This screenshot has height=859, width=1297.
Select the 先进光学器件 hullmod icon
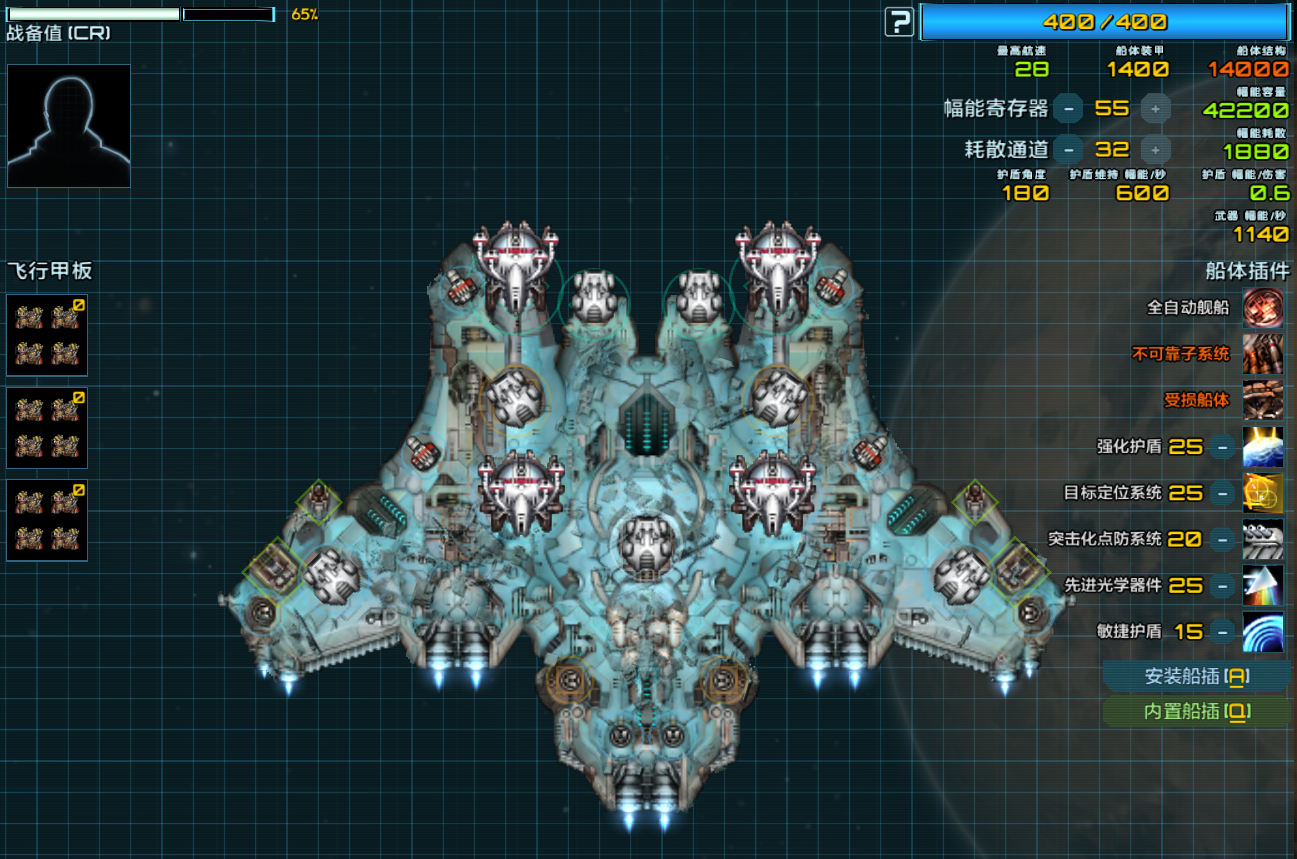pyautogui.click(x=1263, y=585)
